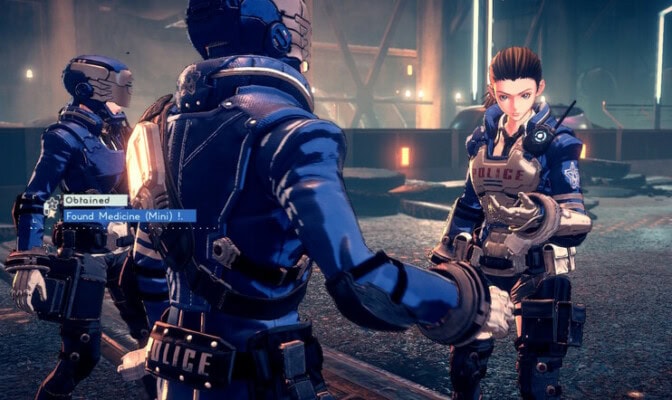Click the Found Medicine (Mini) notification
Image resolution: width=672 pixels, height=400 pixels.
(129, 215)
